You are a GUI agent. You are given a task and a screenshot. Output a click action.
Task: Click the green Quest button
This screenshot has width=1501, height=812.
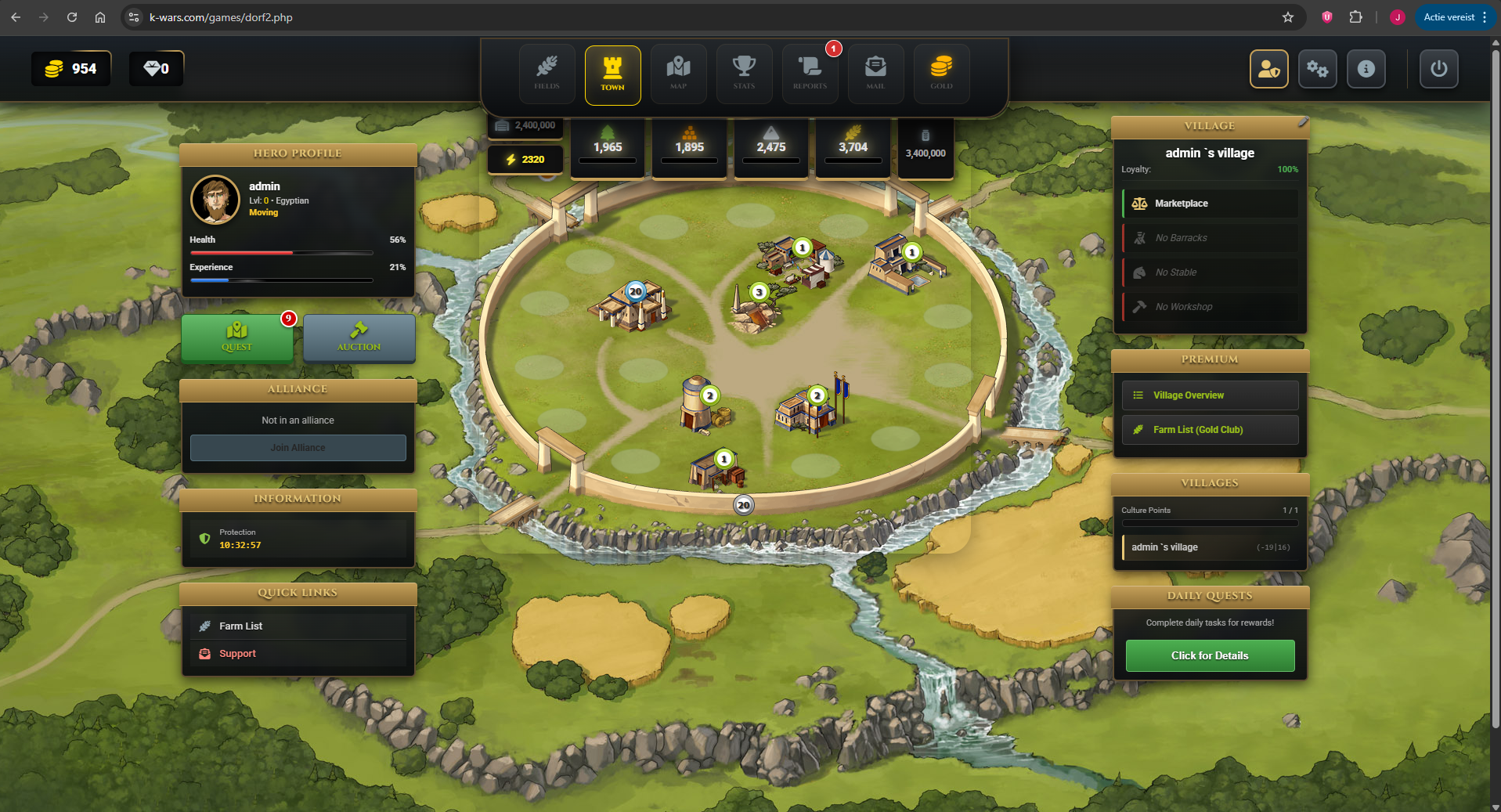point(236,337)
